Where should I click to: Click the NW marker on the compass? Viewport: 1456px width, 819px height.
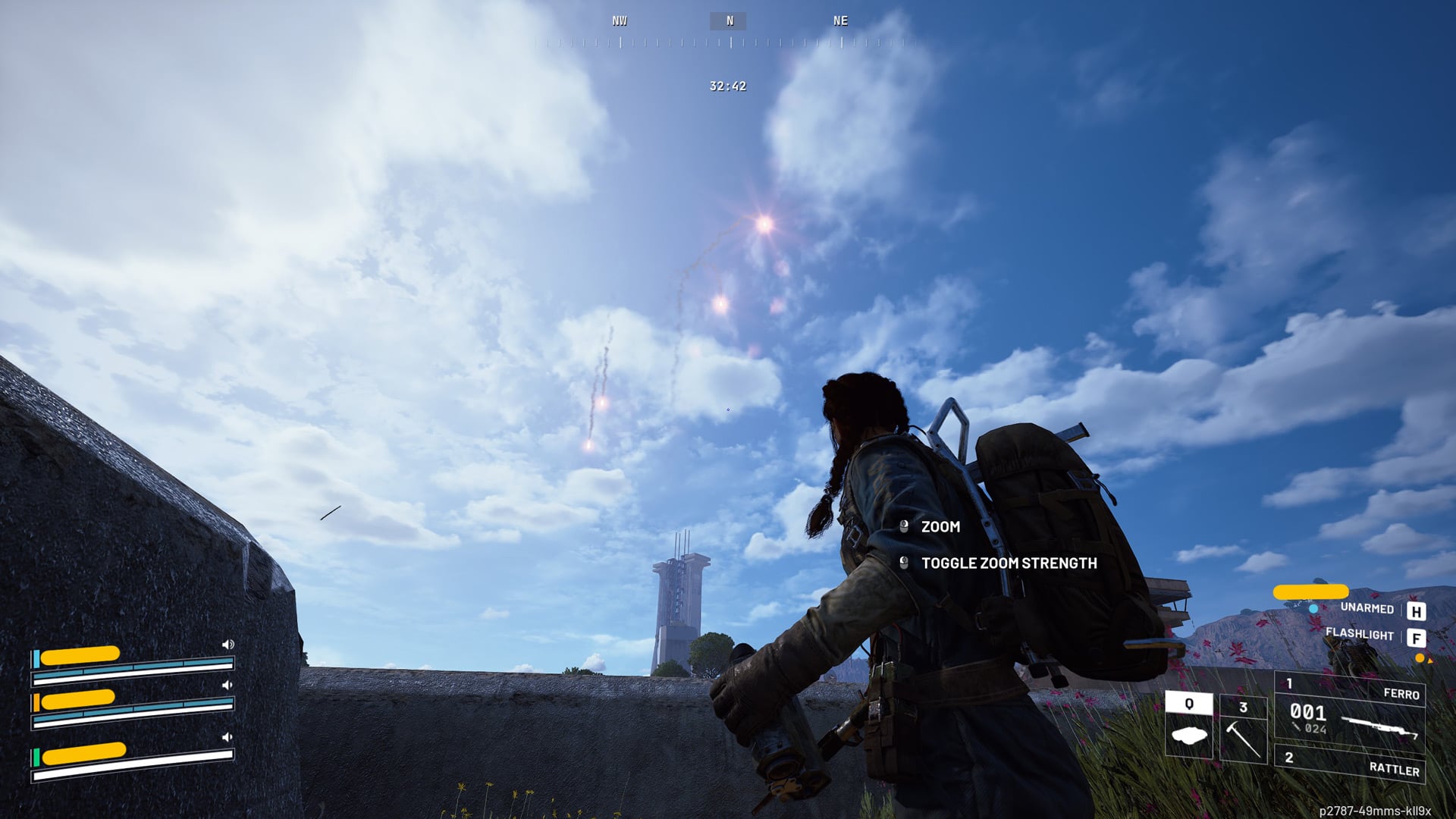[x=619, y=20]
